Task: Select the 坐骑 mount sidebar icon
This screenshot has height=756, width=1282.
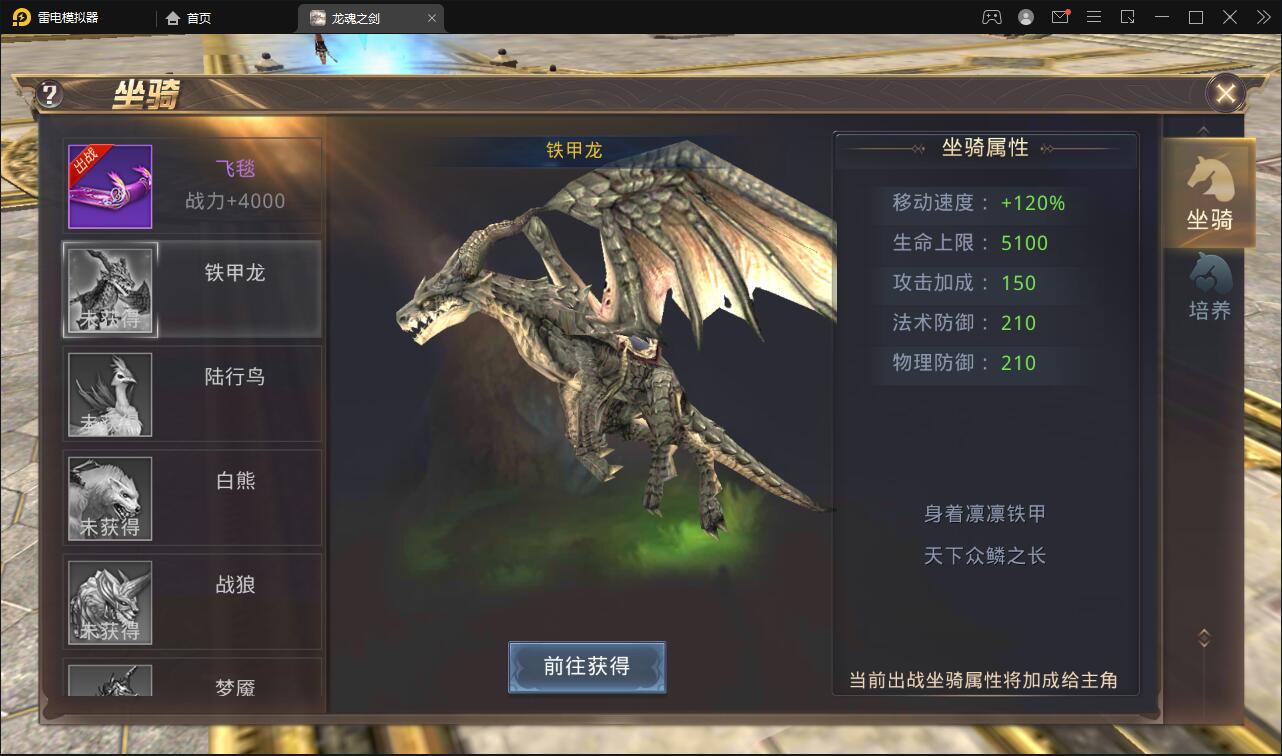Action: tap(1209, 193)
